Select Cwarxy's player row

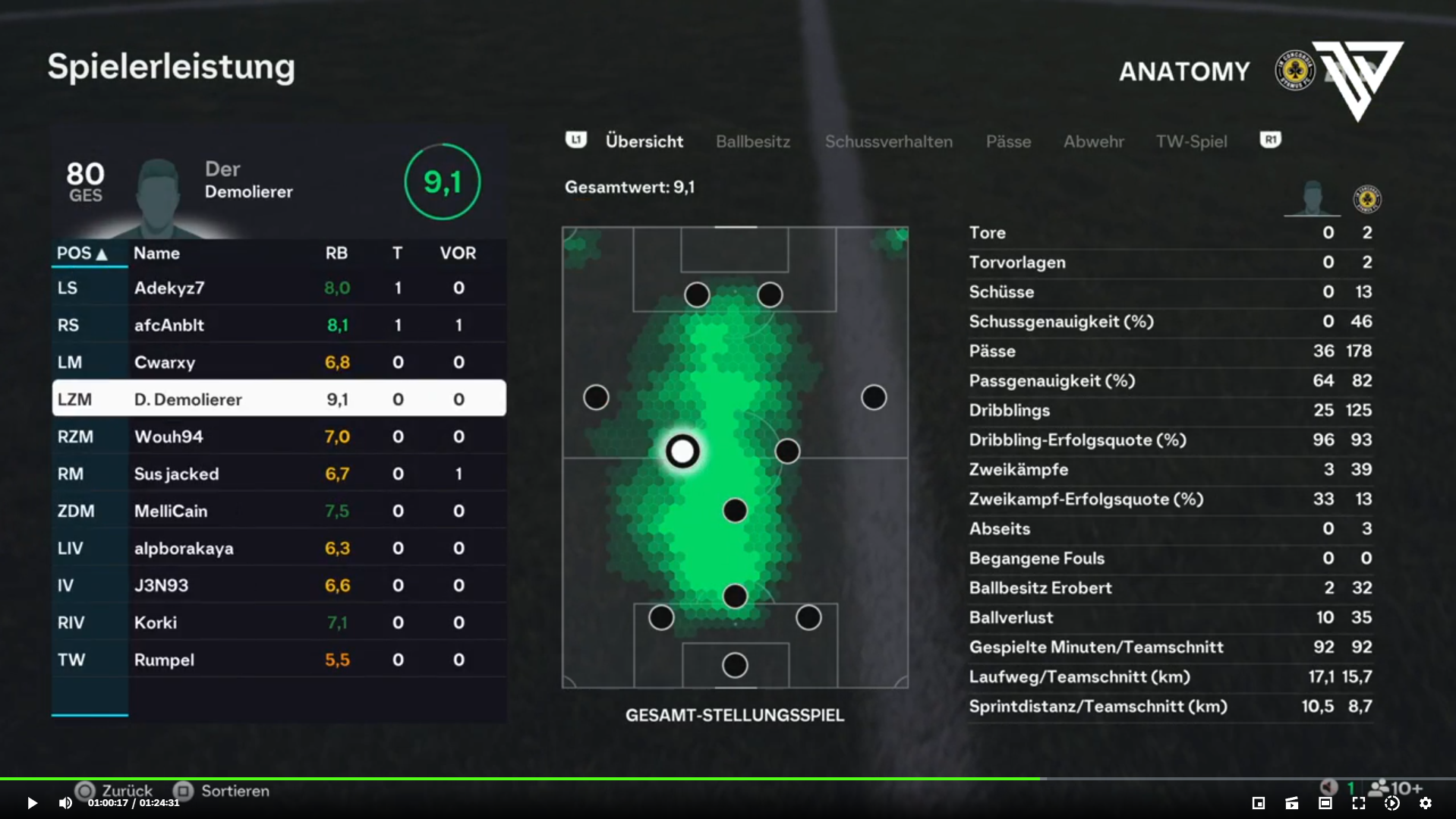[x=279, y=363]
